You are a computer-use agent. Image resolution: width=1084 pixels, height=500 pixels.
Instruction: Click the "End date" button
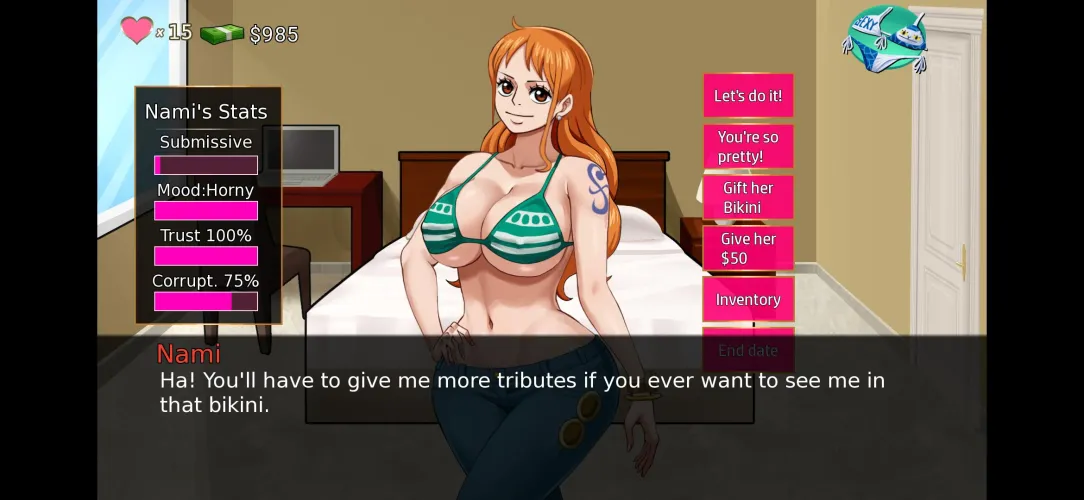click(748, 350)
